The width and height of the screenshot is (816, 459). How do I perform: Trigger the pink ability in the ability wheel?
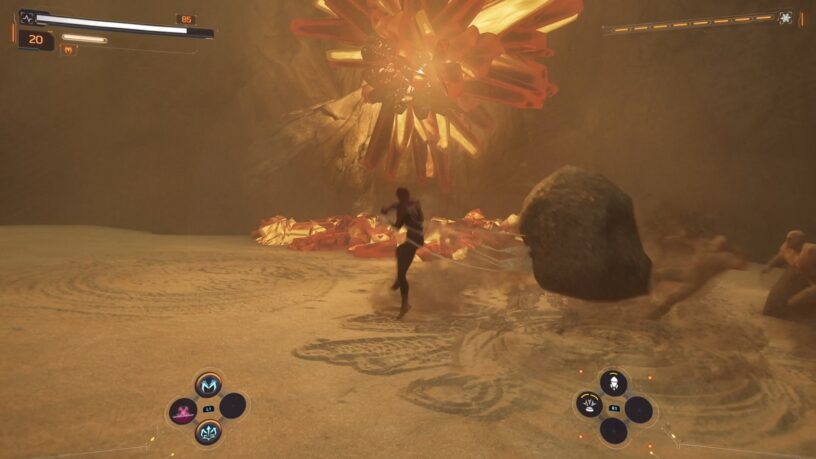[183, 409]
